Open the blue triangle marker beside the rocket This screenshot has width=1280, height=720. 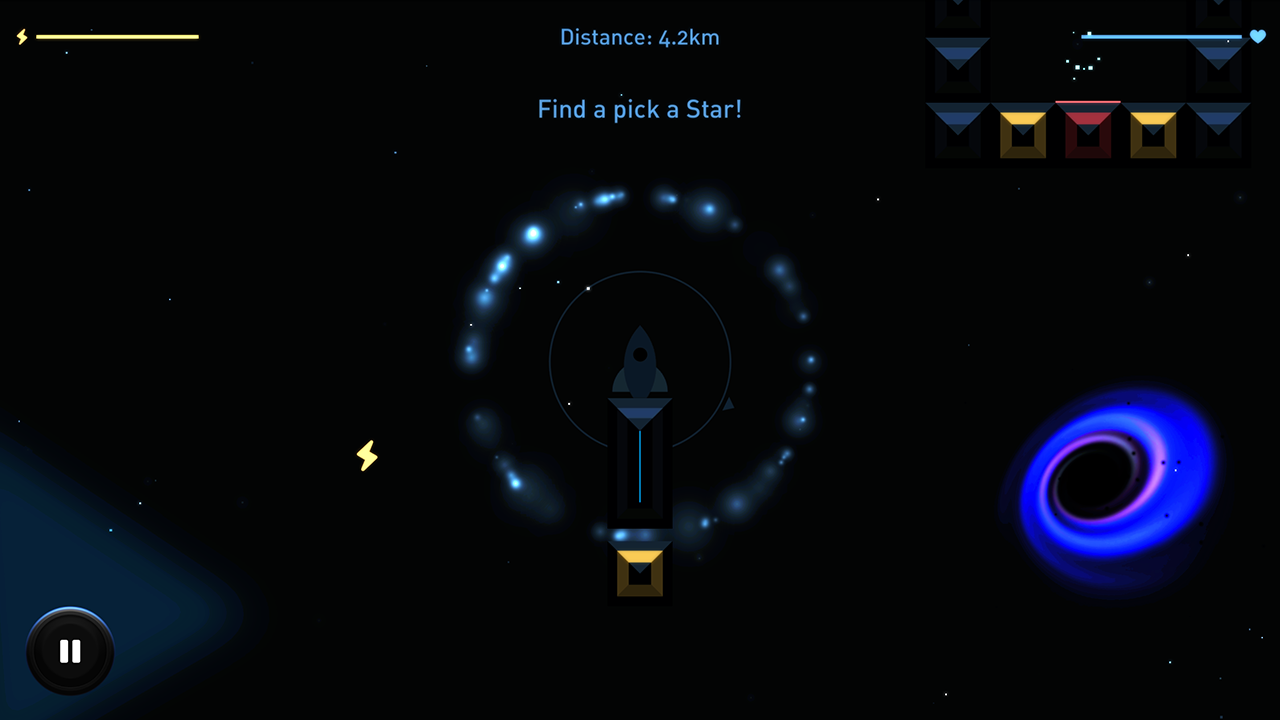pyautogui.click(x=727, y=404)
